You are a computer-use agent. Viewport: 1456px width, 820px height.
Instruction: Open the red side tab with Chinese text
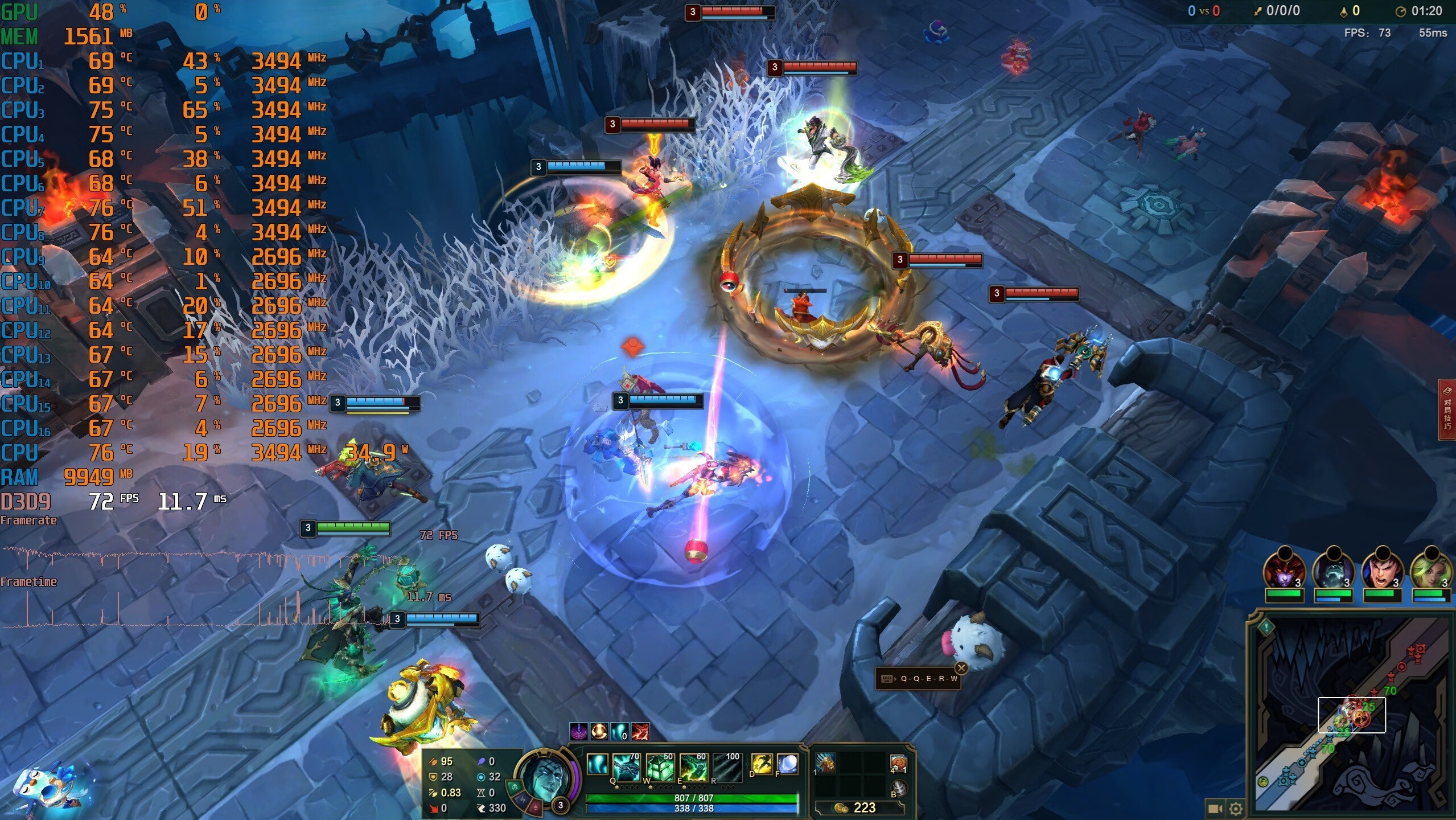(1447, 409)
